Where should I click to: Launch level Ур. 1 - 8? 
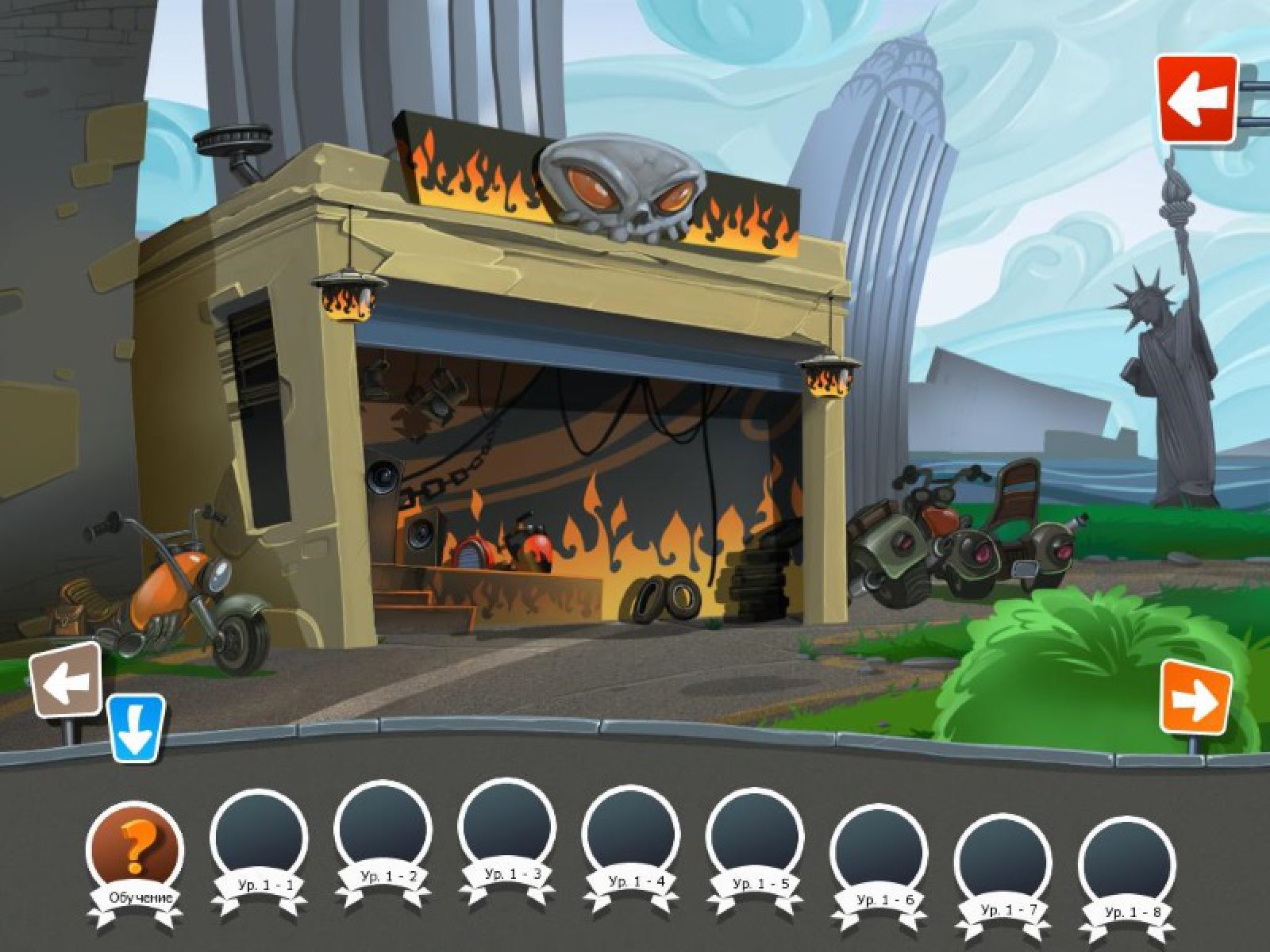click(1127, 863)
